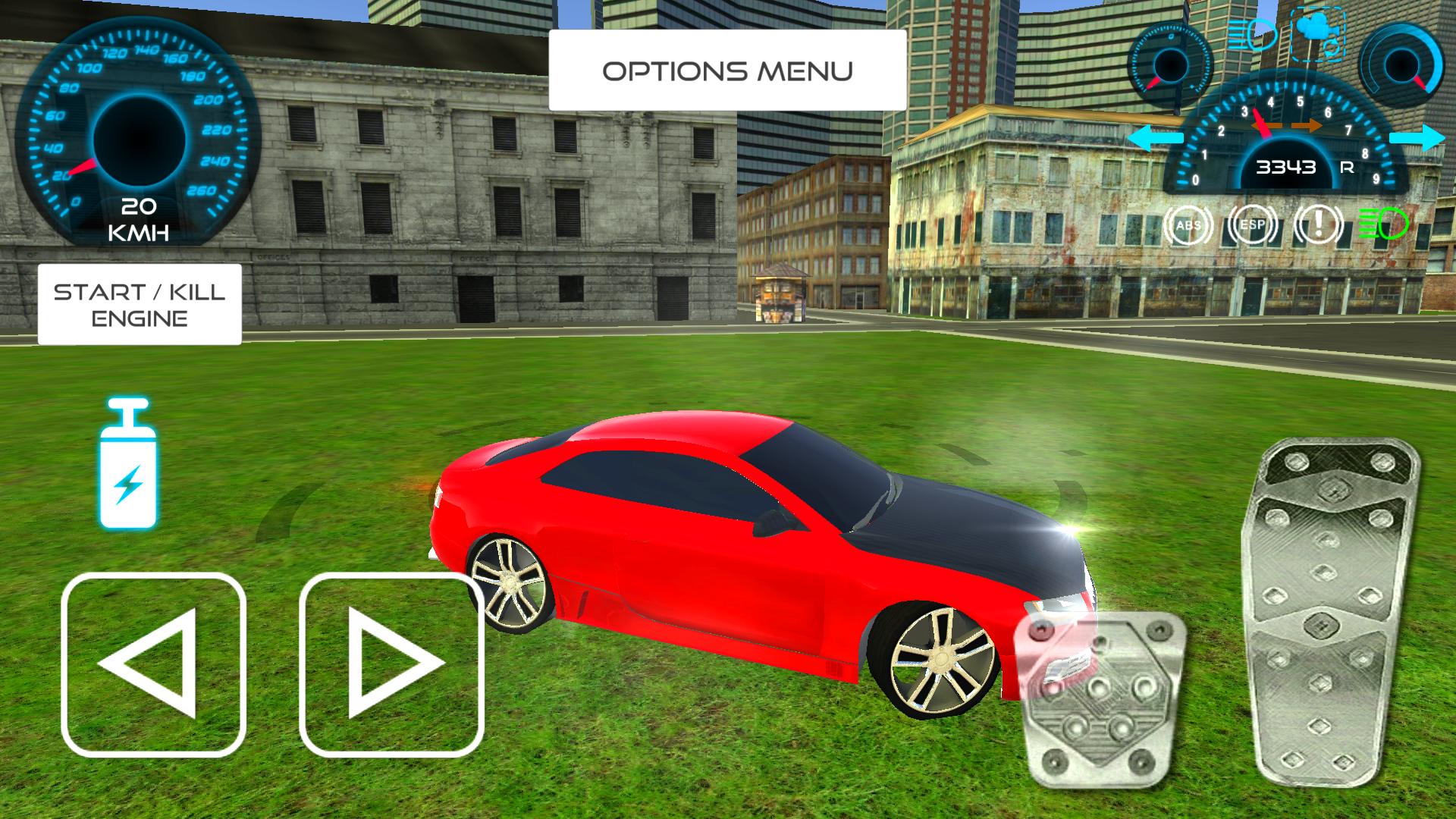Toggle the engine with Start / Kill Engine
This screenshot has width=1456, height=819.
point(139,306)
